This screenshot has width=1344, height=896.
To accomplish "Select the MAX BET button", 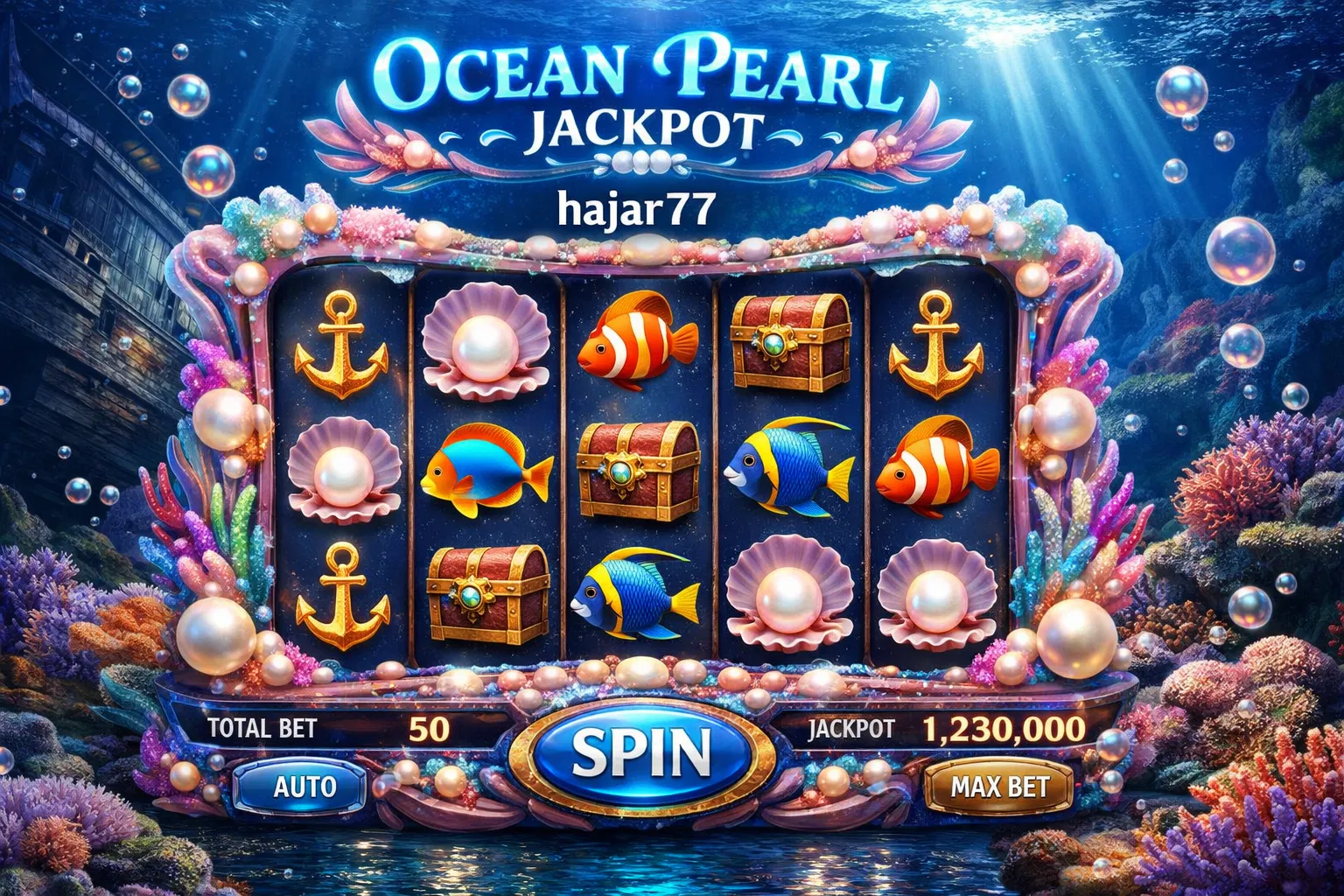I will click(x=998, y=786).
